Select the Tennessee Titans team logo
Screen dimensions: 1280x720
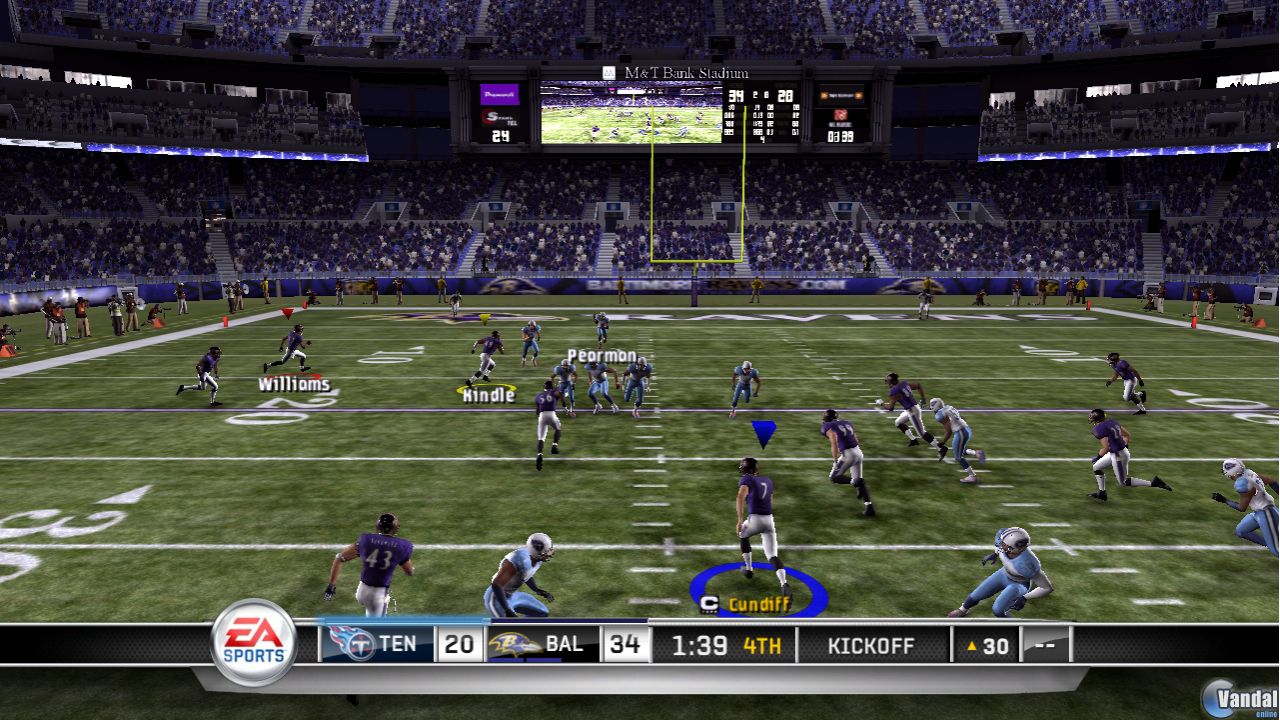pos(349,644)
